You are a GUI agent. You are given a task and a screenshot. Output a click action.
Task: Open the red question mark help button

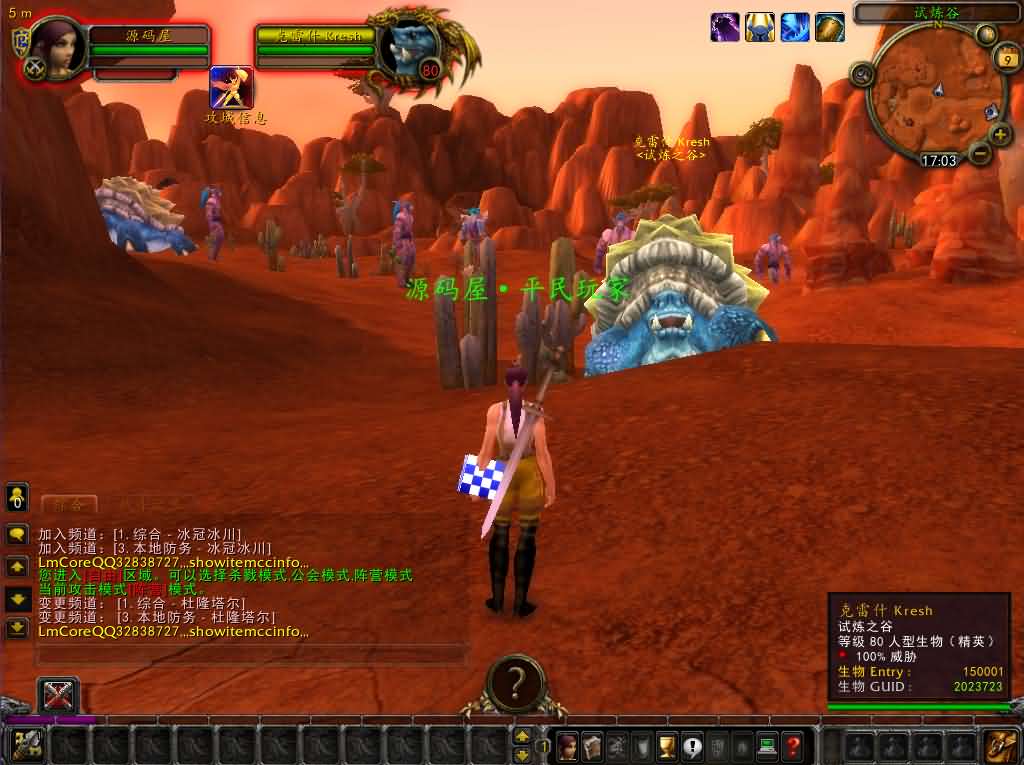tap(792, 745)
